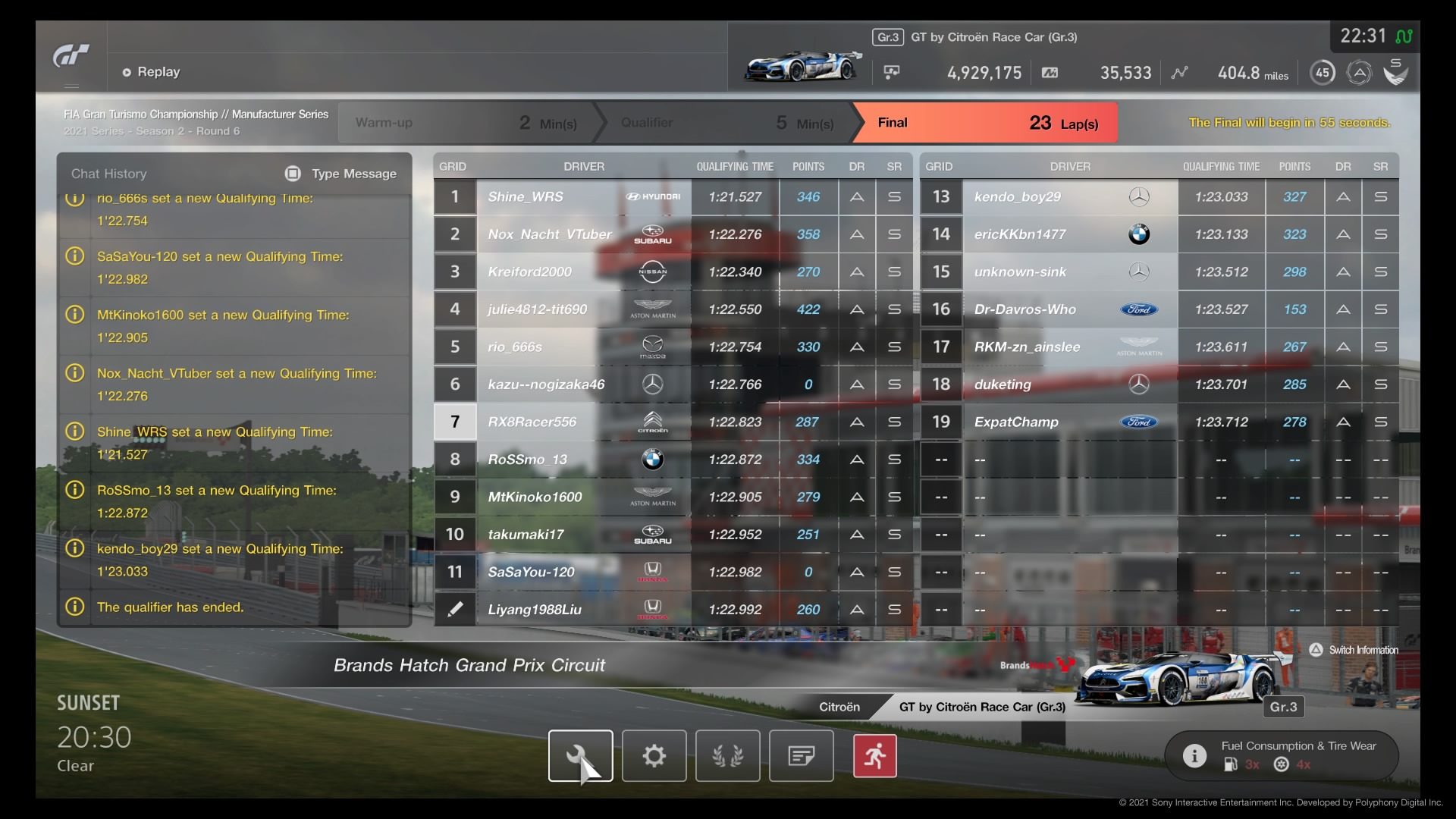
Task: Select the laurel wreath rankings button
Action: point(727,755)
